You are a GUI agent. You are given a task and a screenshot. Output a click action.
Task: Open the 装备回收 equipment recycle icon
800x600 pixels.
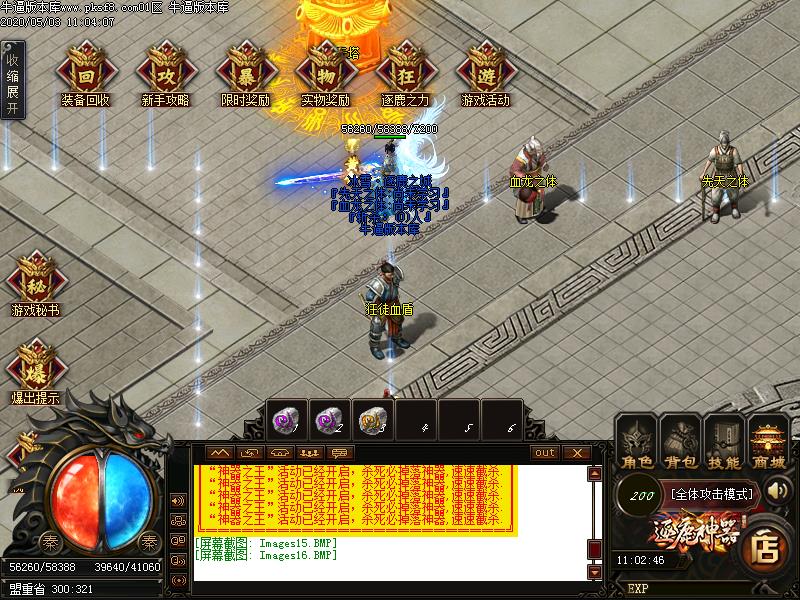click(x=85, y=68)
